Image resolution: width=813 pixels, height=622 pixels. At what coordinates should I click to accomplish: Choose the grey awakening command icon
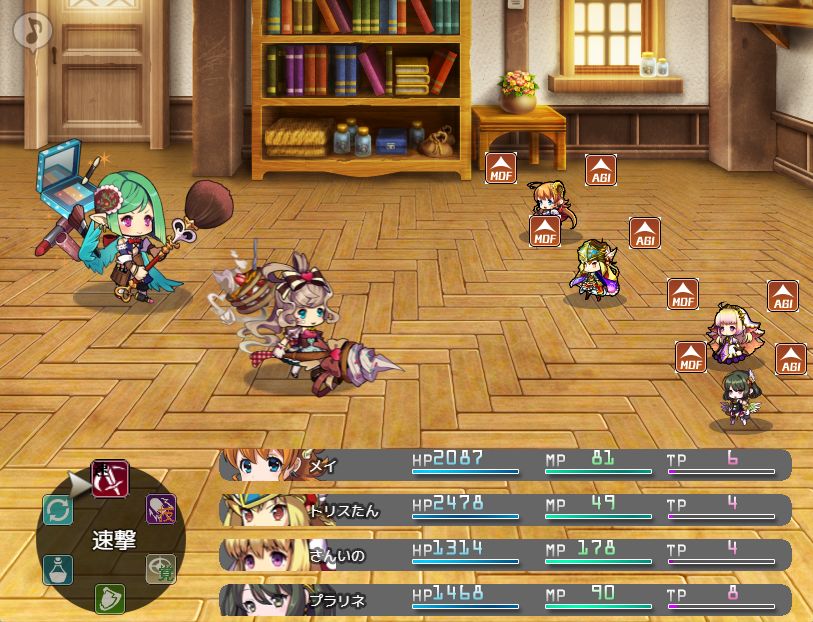(x=160, y=568)
